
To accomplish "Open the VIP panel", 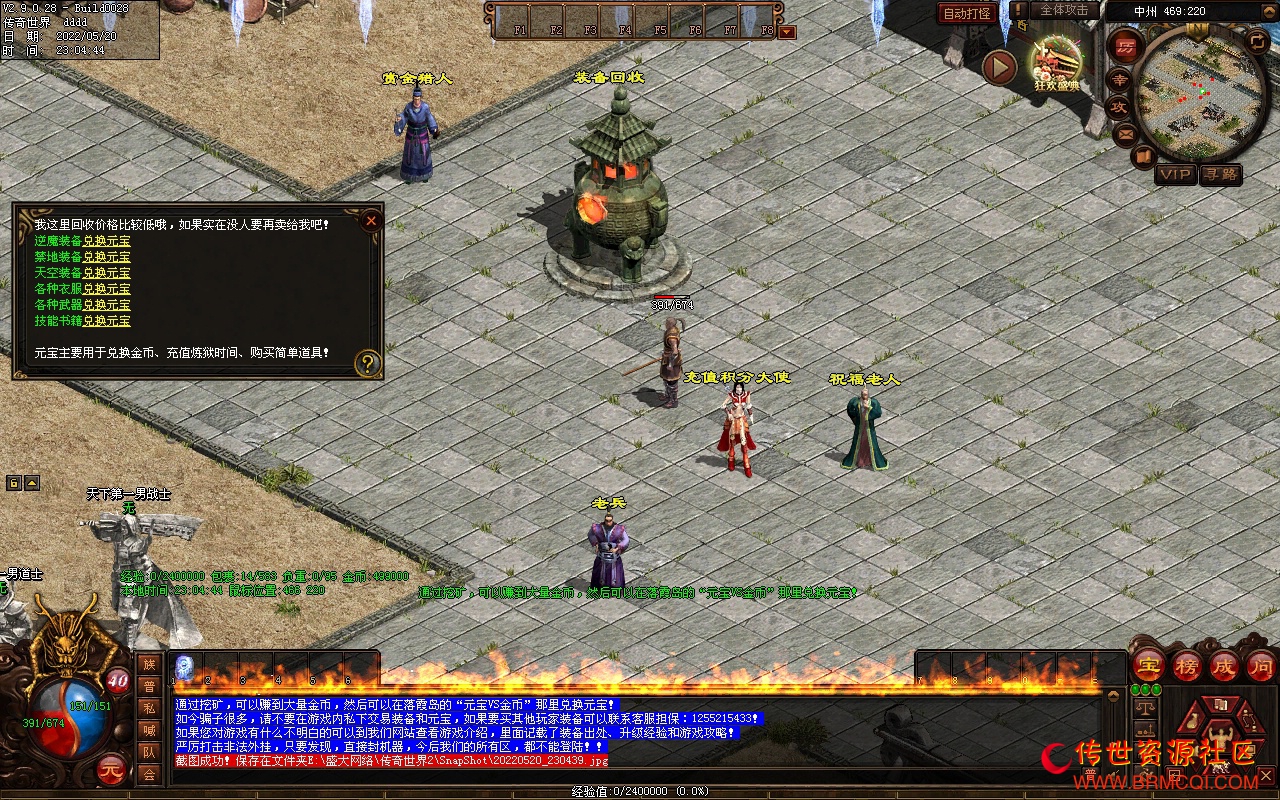I will click(x=1176, y=175).
